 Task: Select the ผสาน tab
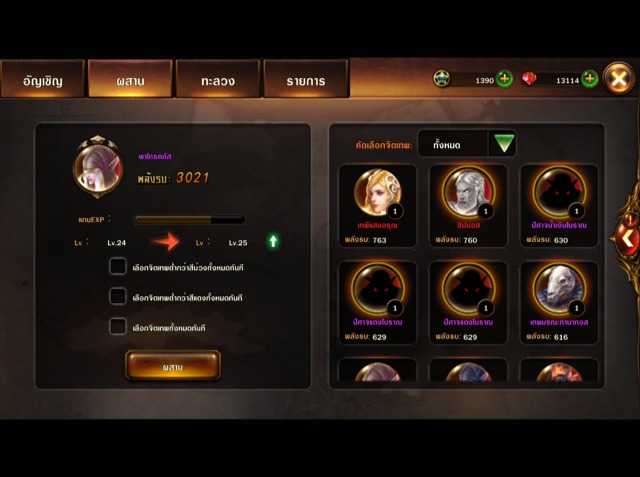pos(130,80)
